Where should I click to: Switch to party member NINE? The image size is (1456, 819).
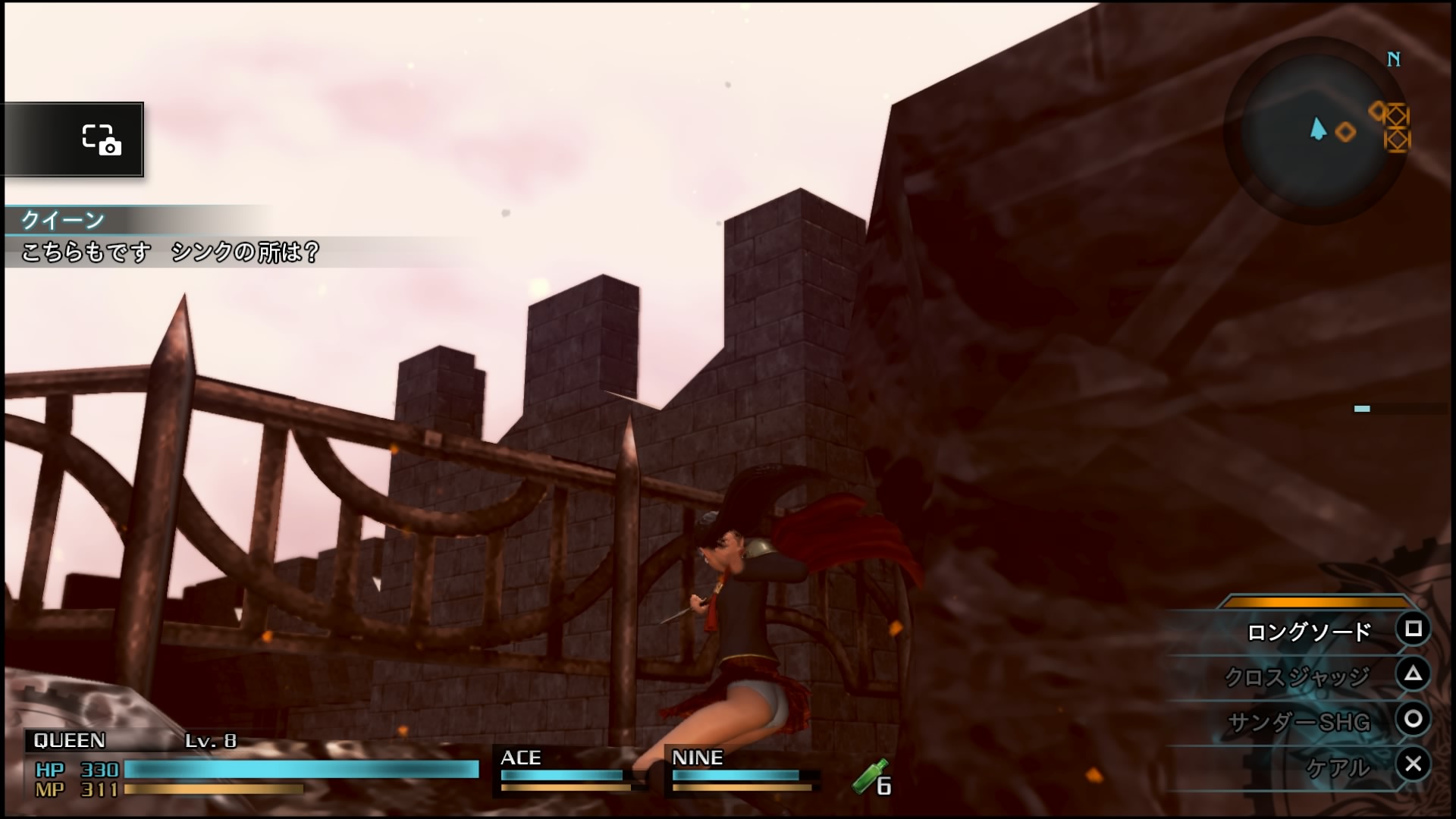(x=741, y=771)
